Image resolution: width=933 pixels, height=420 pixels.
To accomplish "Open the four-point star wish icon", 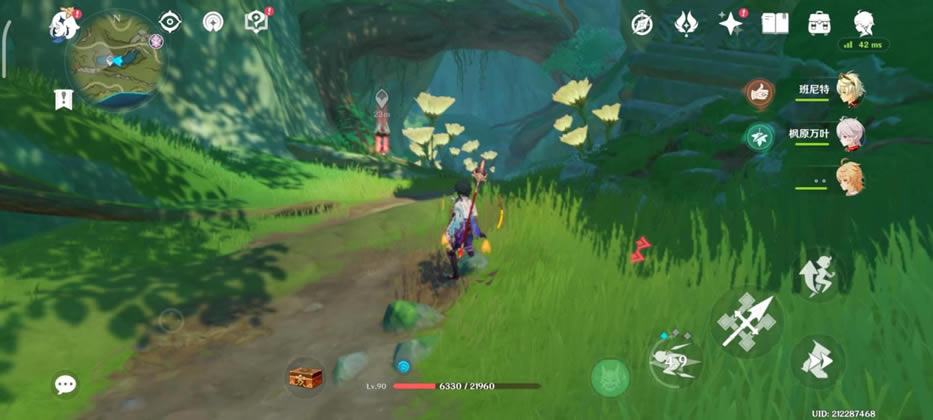I will pyautogui.click(x=730, y=23).
